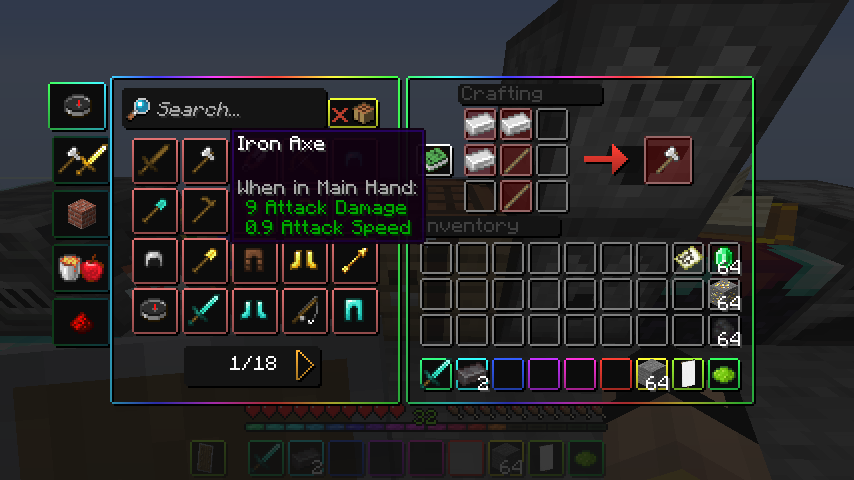Switch to the redstone tab
This screenshot has width=854, height=480.
coord(77,322)
